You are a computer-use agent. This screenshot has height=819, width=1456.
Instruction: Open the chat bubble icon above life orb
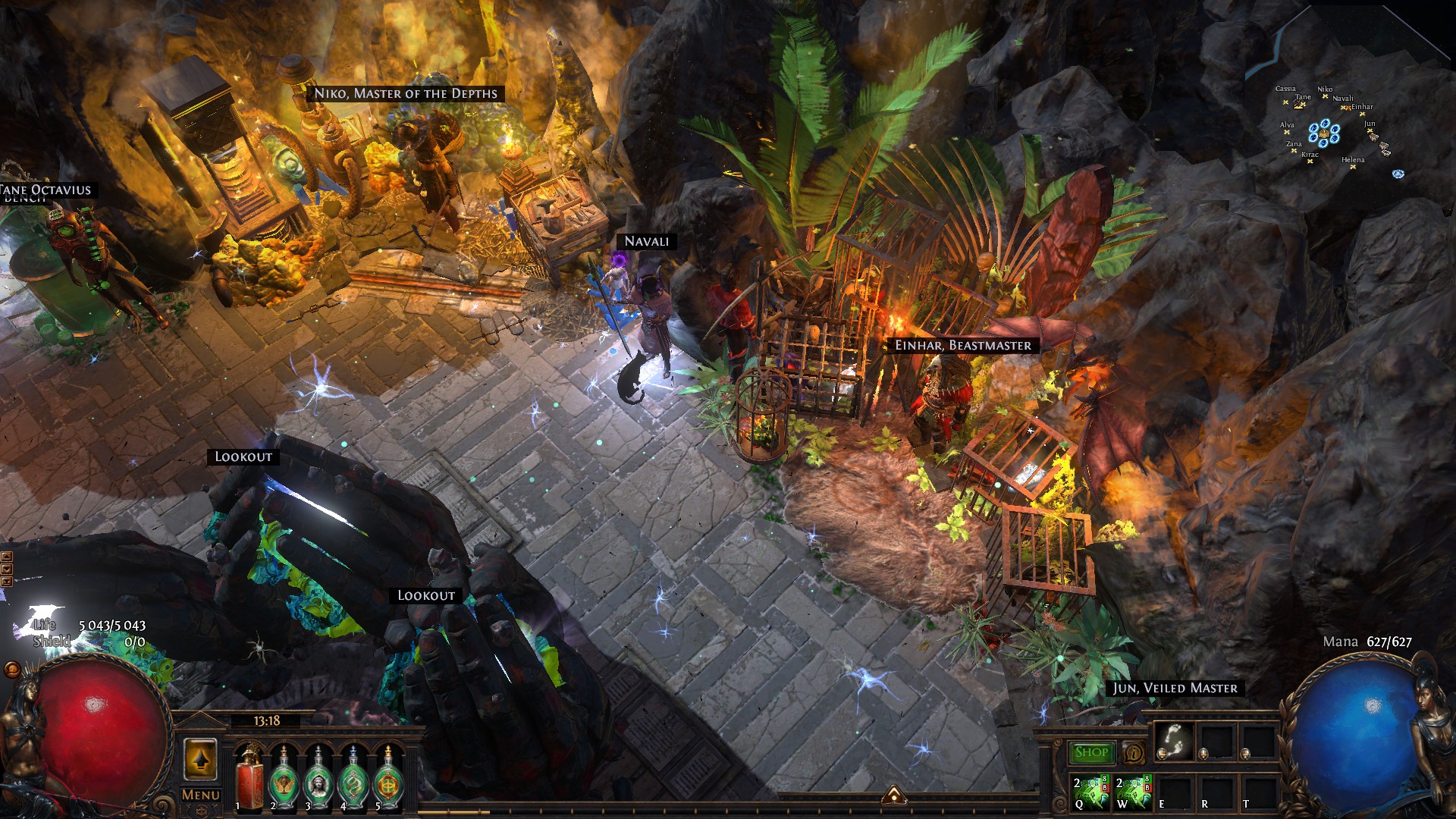coord(11,669)
